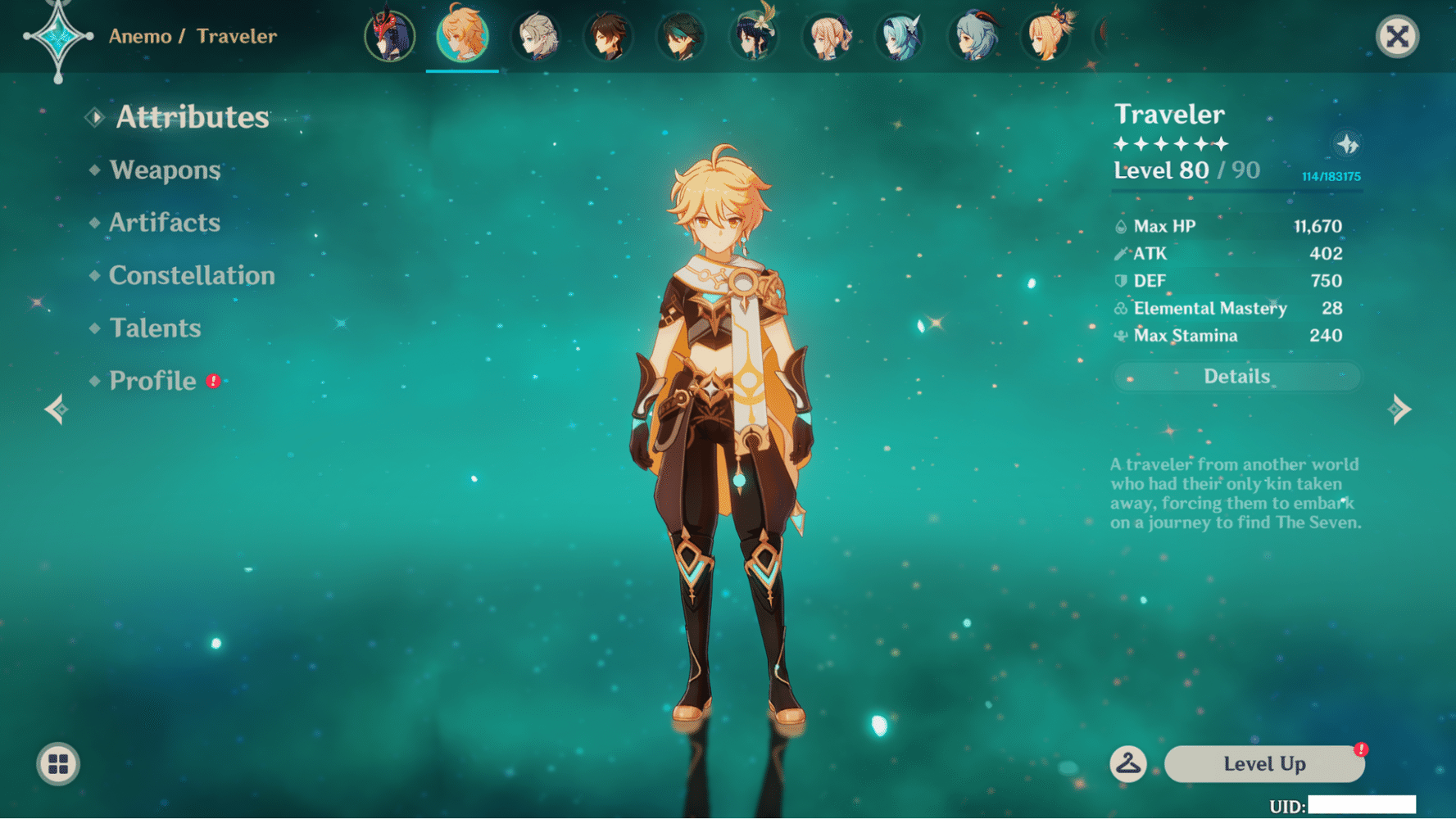Open the Talents section
This screenshot has height=819, width=1456.
point(154,328)
